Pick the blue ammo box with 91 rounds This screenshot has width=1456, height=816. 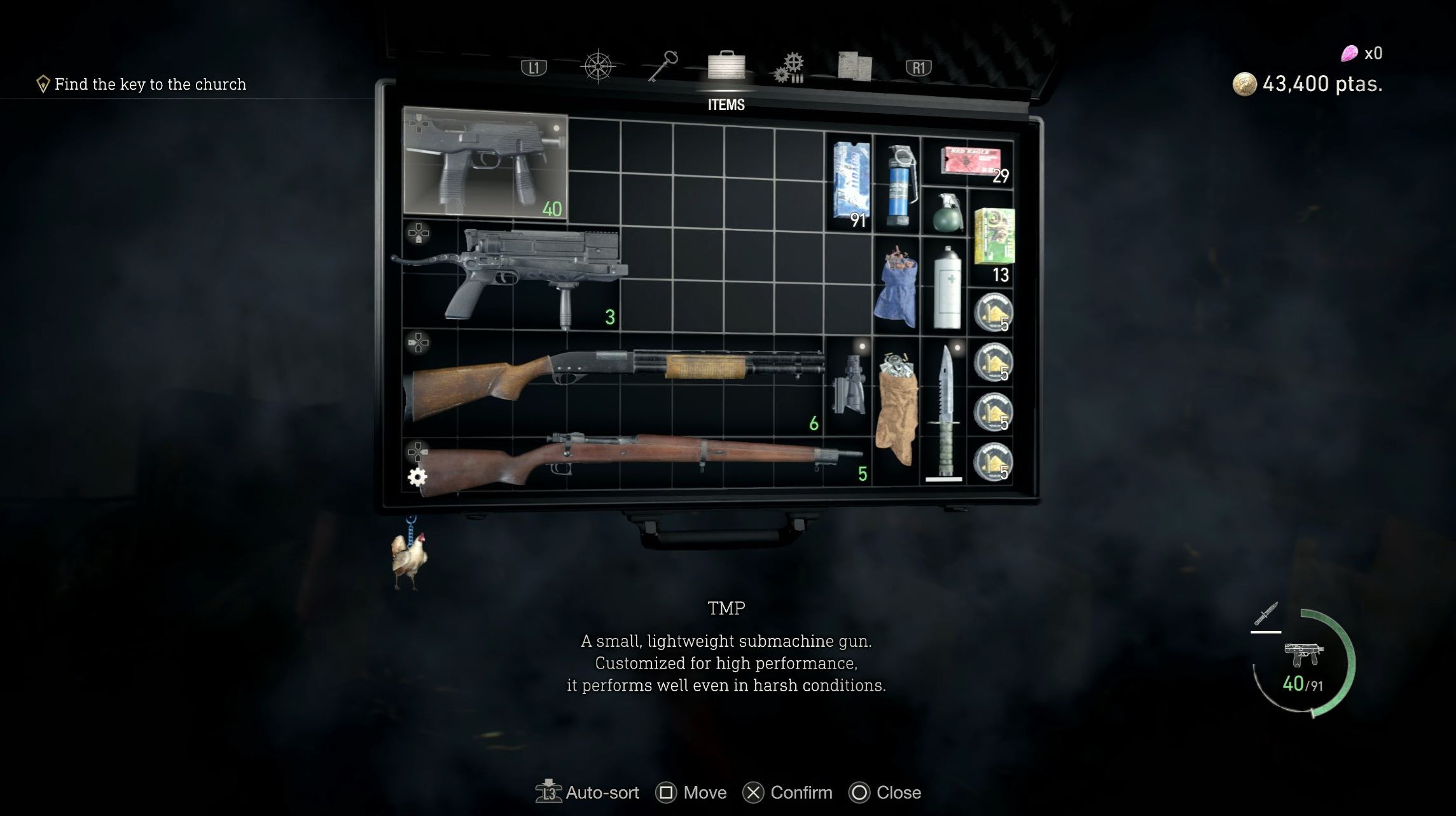tap(850, 183)
